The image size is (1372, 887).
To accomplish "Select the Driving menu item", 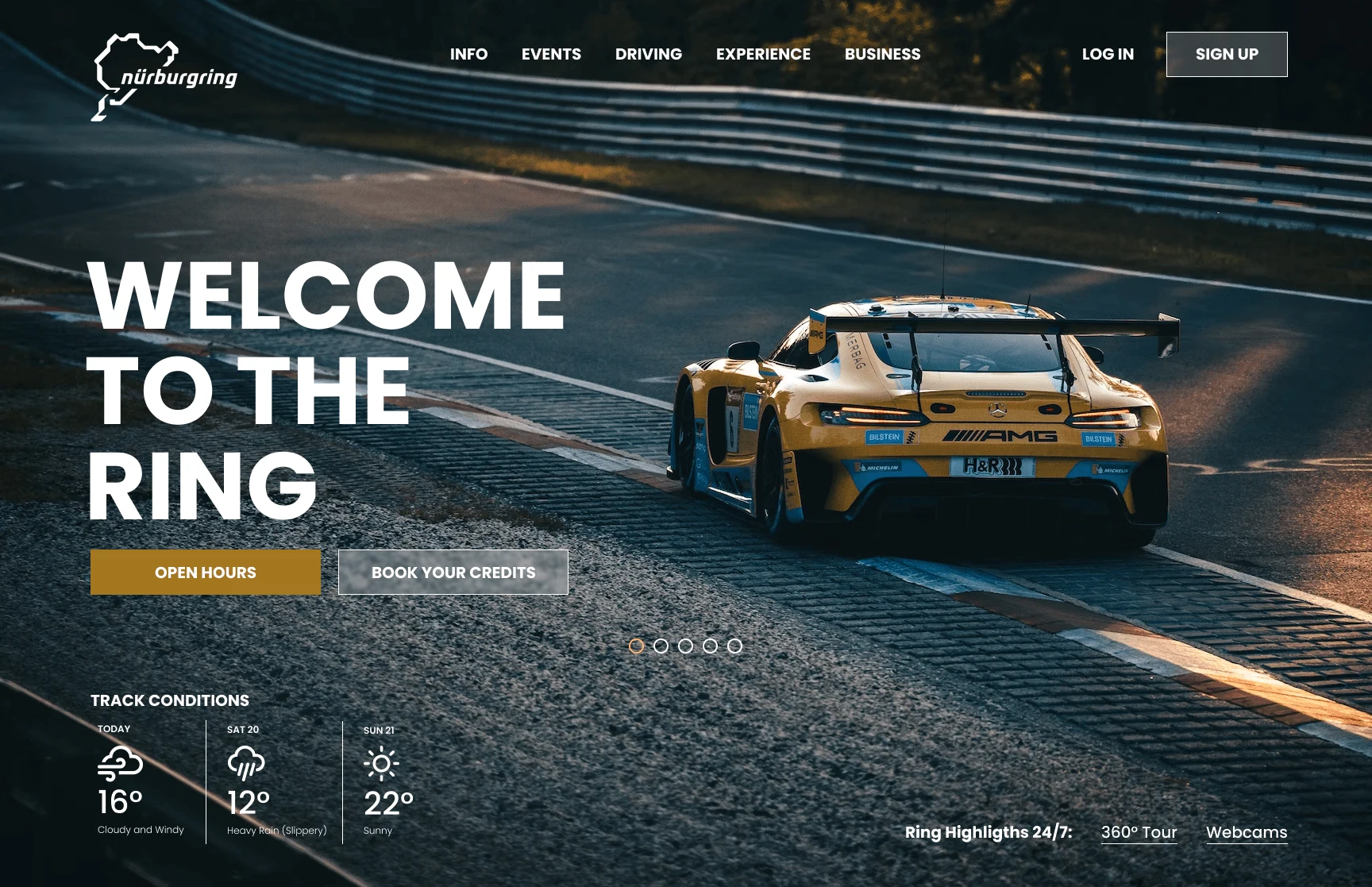I will 648,54.
